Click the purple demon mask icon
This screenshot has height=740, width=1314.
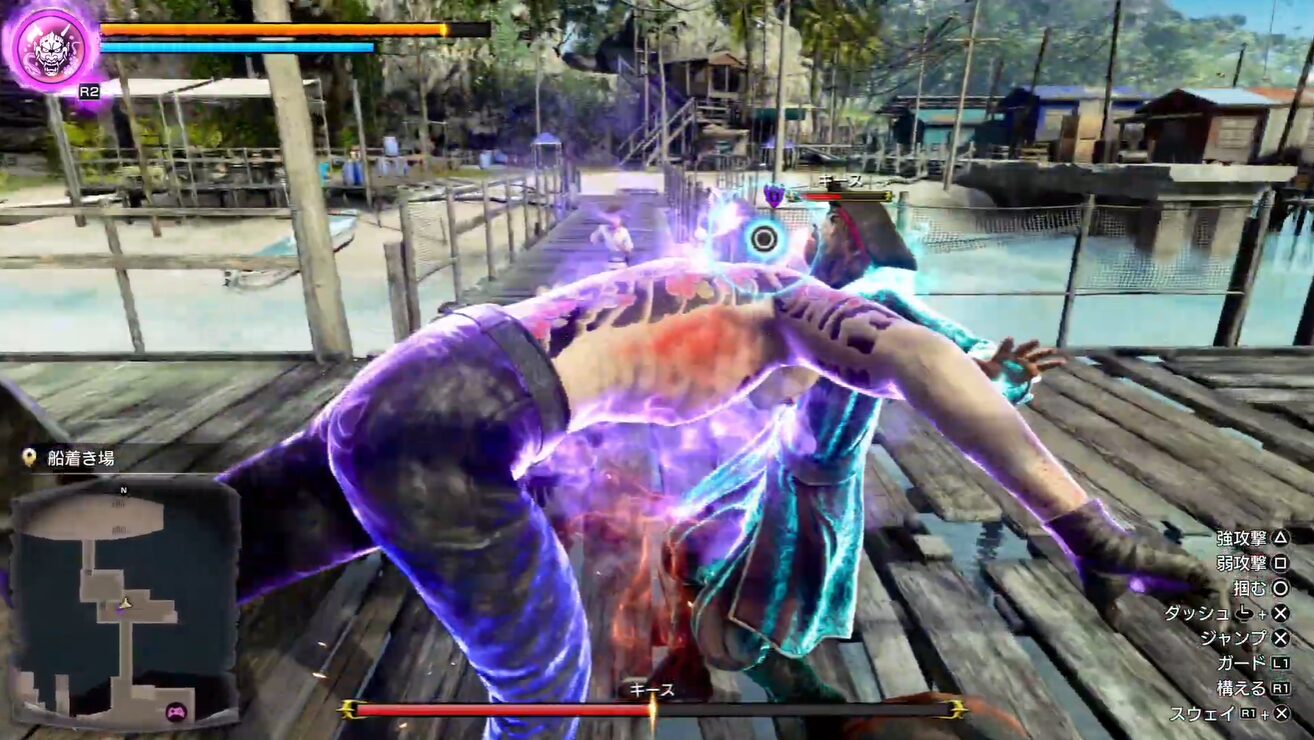51,45
